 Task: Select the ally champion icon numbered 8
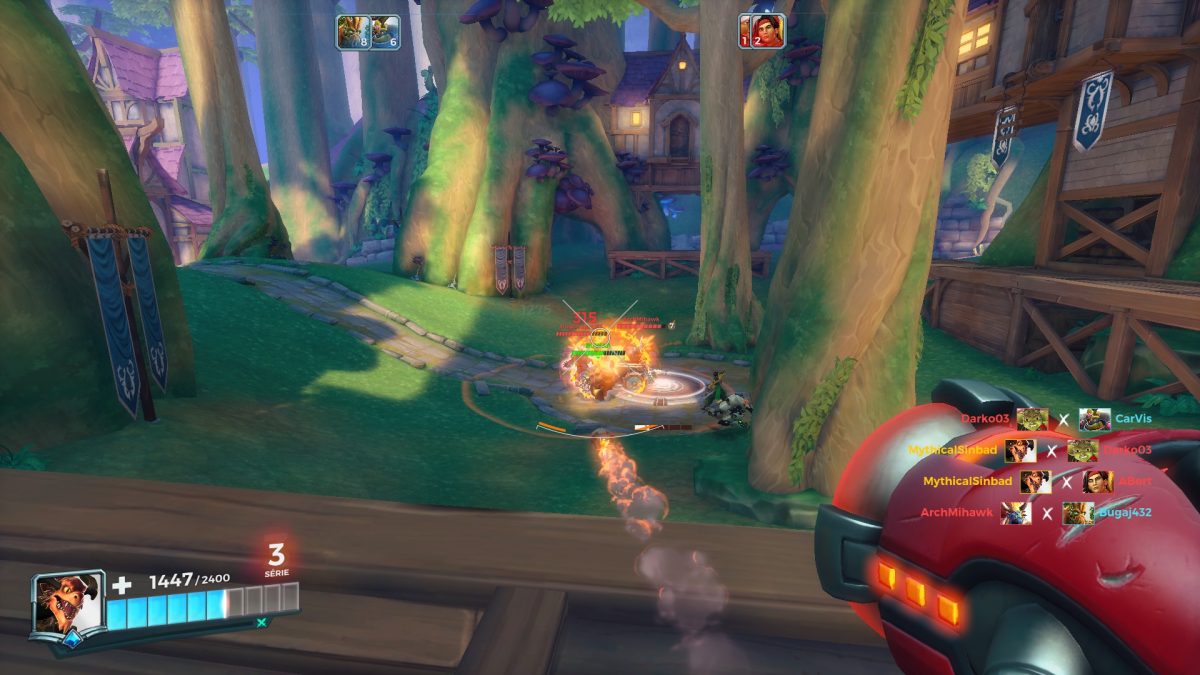(351, 31)
